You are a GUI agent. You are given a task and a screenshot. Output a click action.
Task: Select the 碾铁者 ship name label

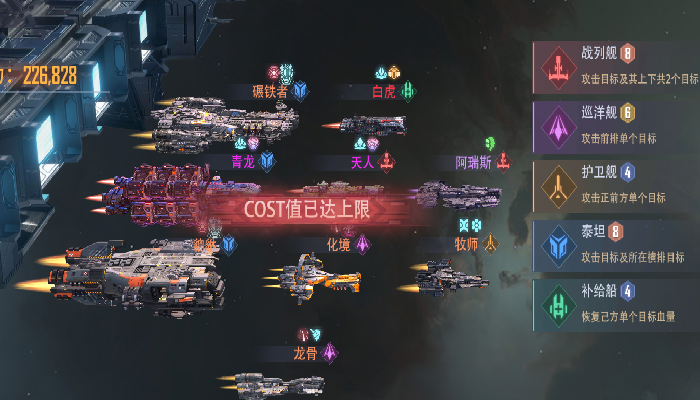coord(269,91)
